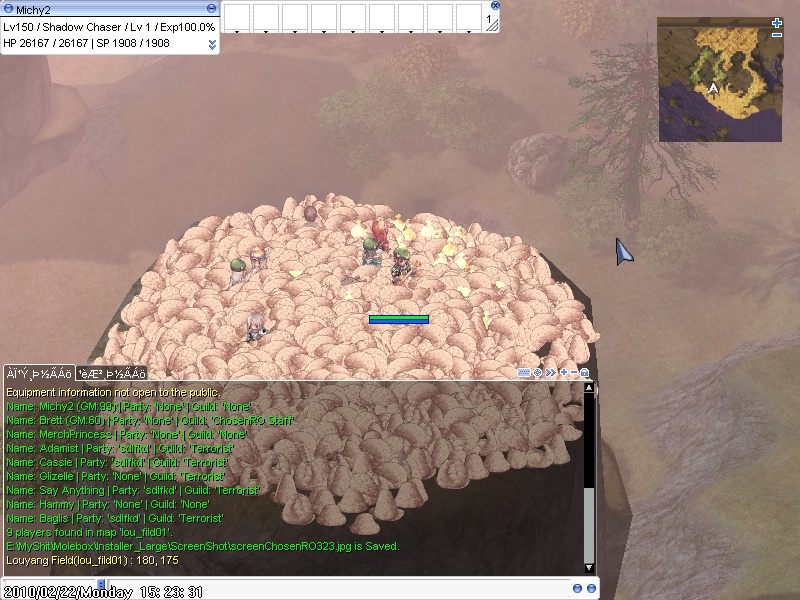Close the hotkey bar
The image size is (800, 600).
[495, 5]
